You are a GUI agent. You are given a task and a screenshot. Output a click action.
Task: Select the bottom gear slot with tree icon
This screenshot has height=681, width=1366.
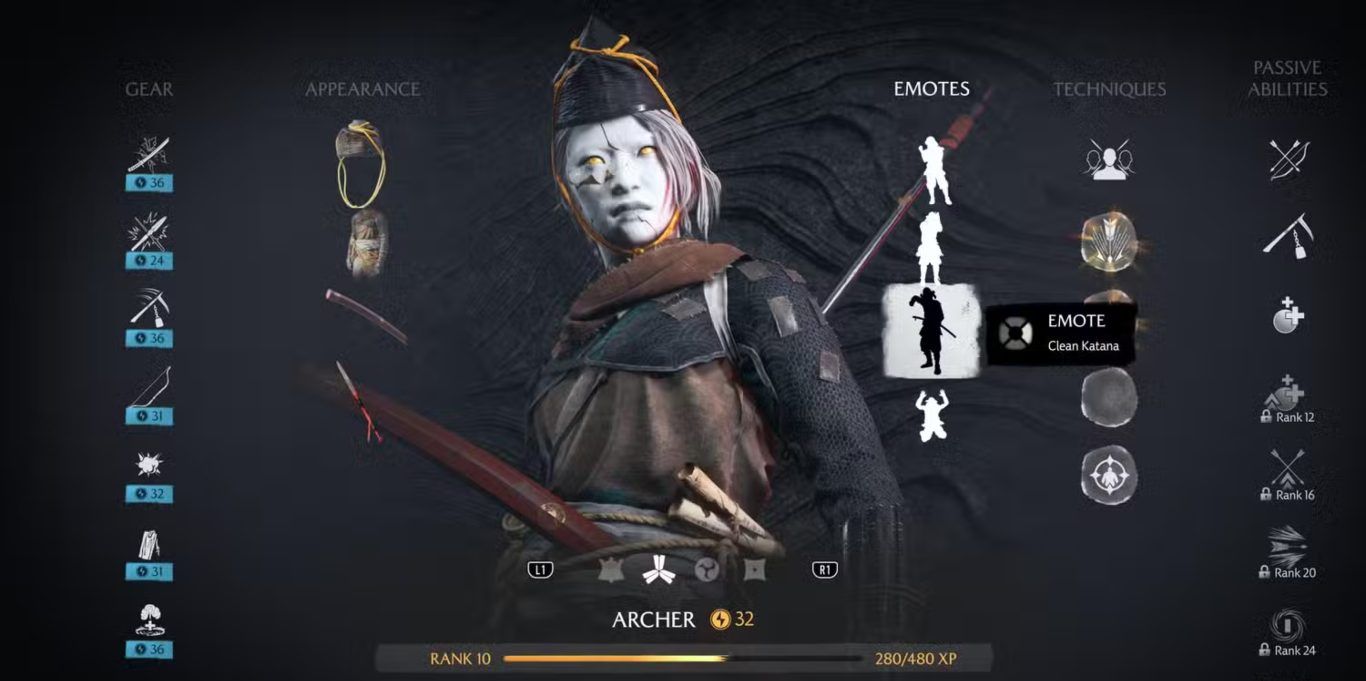pos(149,622)
